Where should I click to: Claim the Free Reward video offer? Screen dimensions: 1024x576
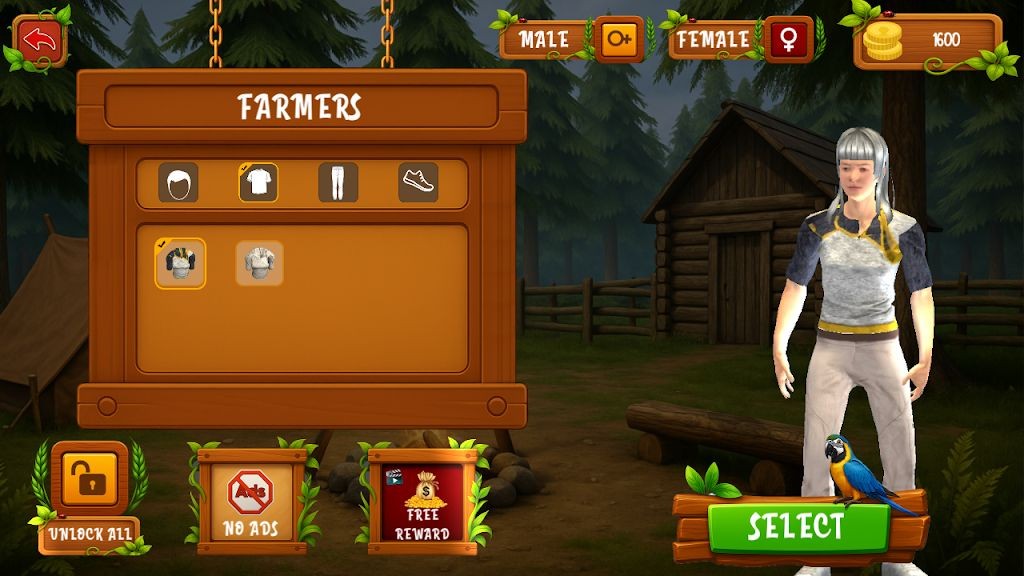pyautogui.click(x=421, y=497)
